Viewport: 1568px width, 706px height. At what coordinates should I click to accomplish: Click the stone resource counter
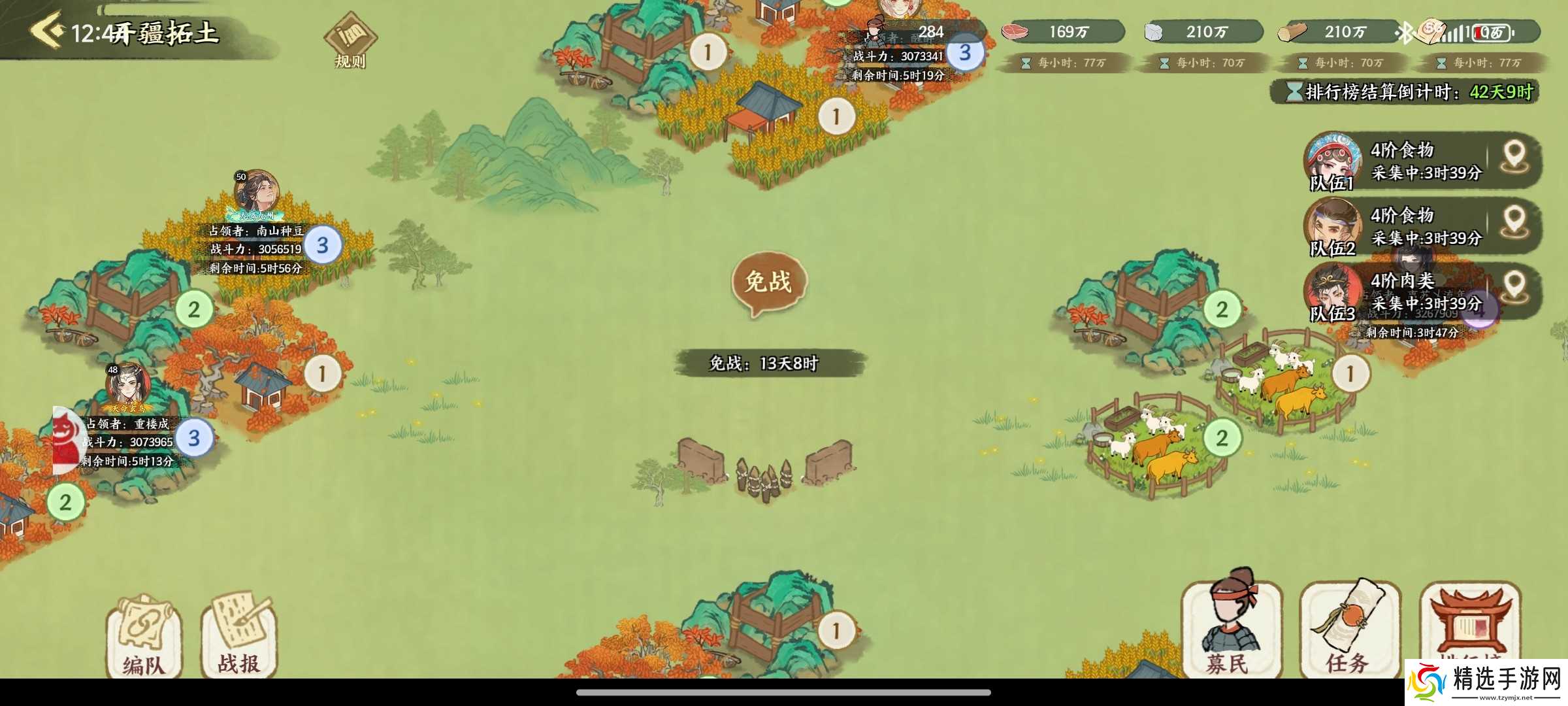(x=1201, y=31)
